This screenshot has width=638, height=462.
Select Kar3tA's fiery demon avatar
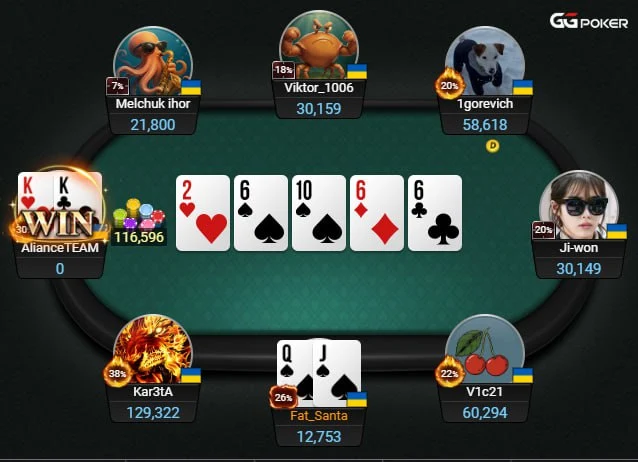pos(152,351)
